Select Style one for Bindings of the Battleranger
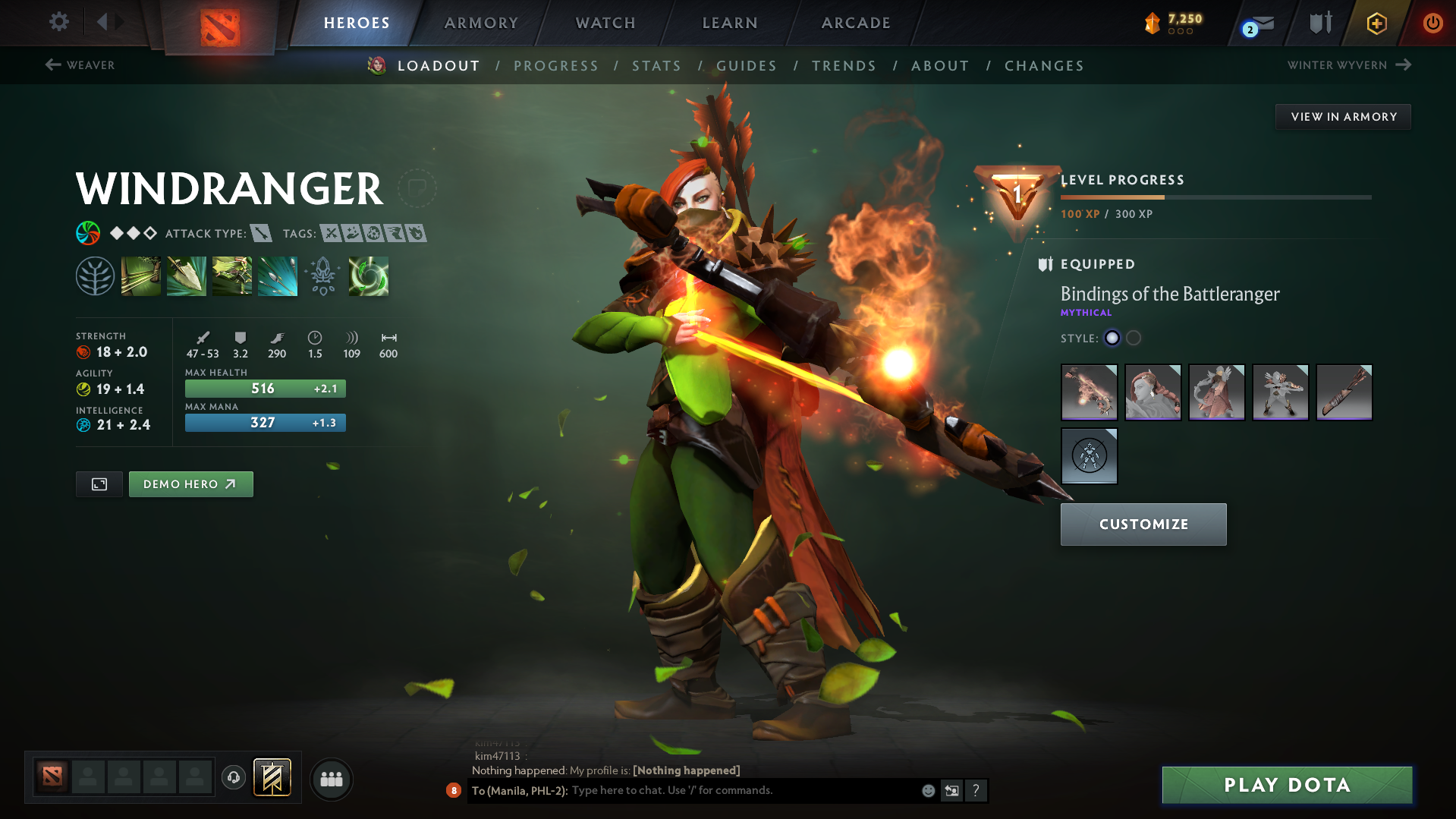The width and height of the screenshot is (1456, 819). pyautogui.click(x=1112, y=339)
